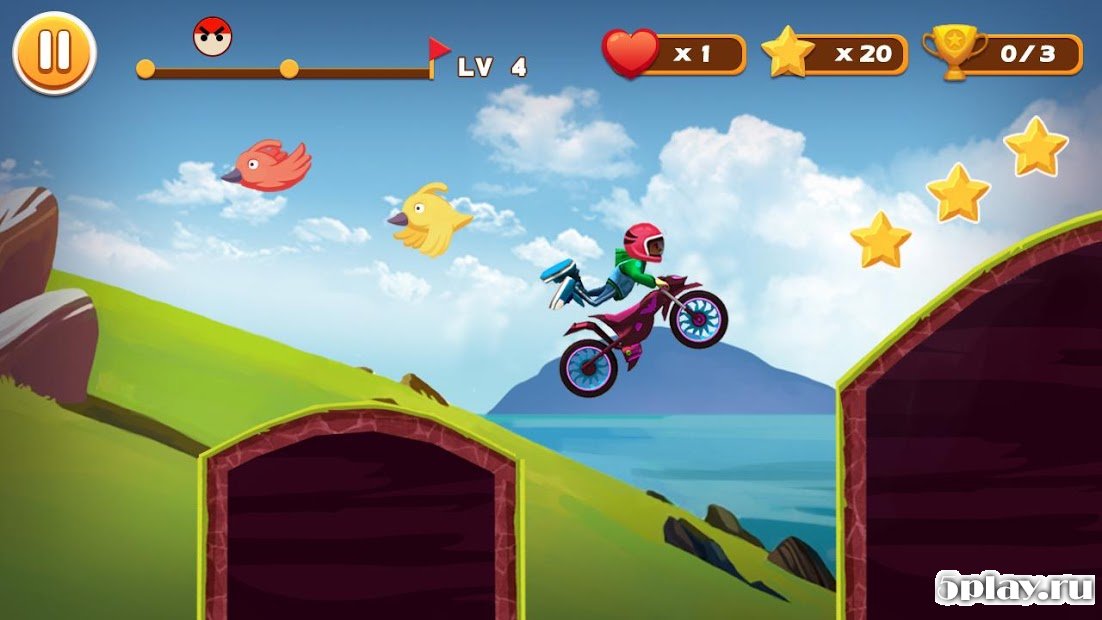Pause the game with the orange button
1102x620 pixels.
coord(54,52)
